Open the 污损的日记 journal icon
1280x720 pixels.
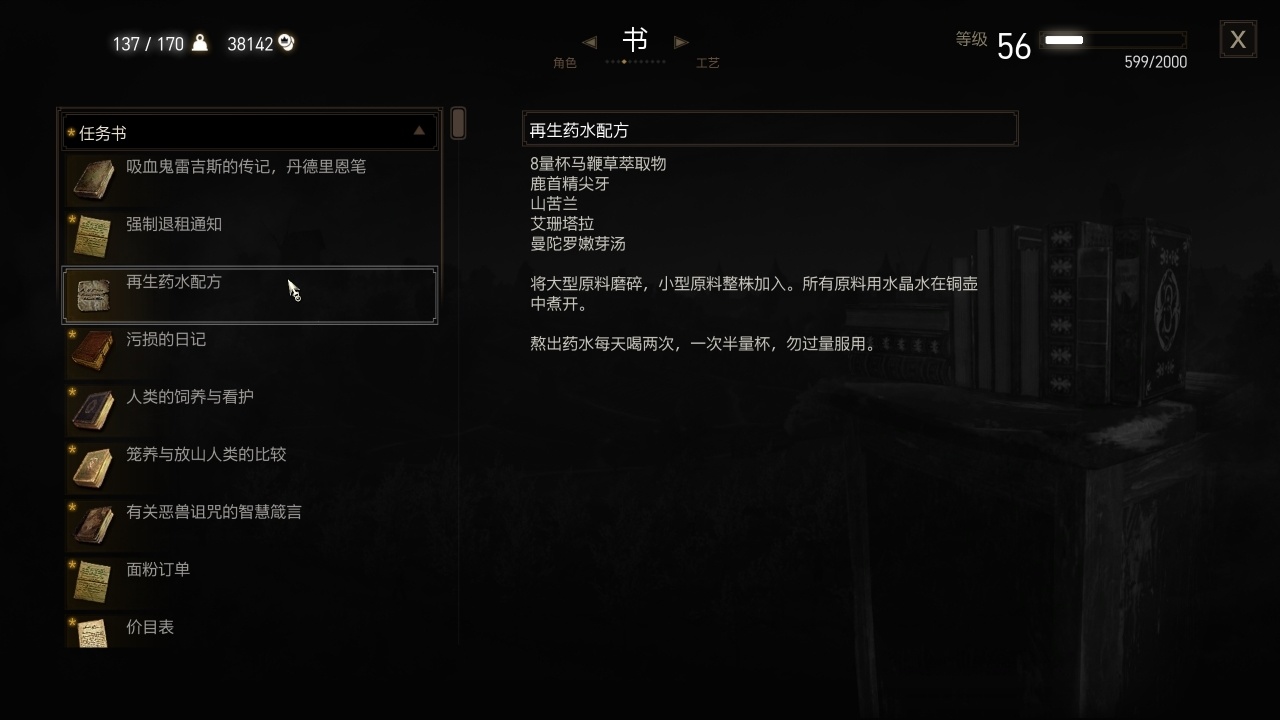point(93,351)
